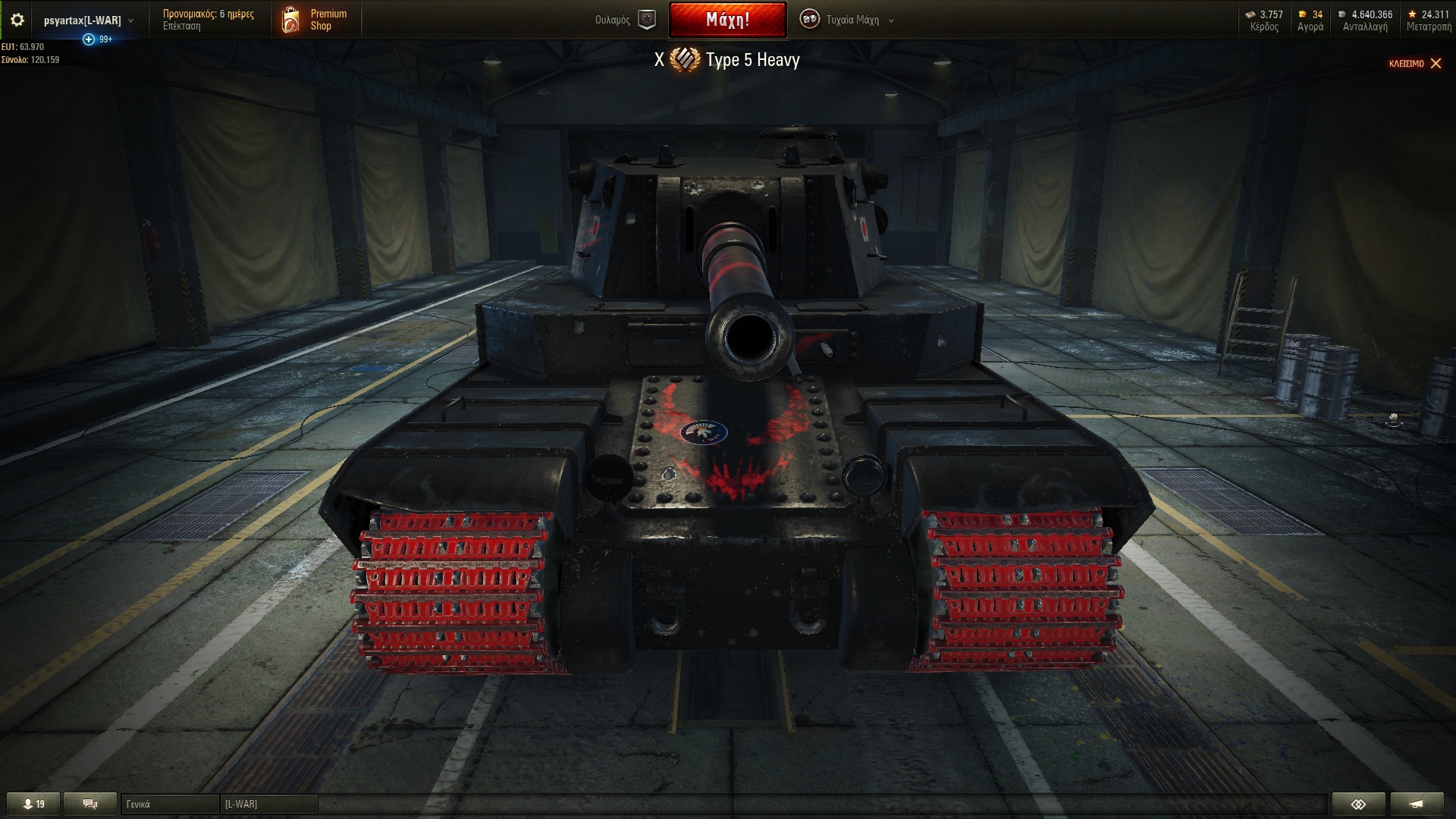Open the psyartax[L-WAR] account dropdown
The width and height of the screenshot is (1456, 819).
pos(83,20)
